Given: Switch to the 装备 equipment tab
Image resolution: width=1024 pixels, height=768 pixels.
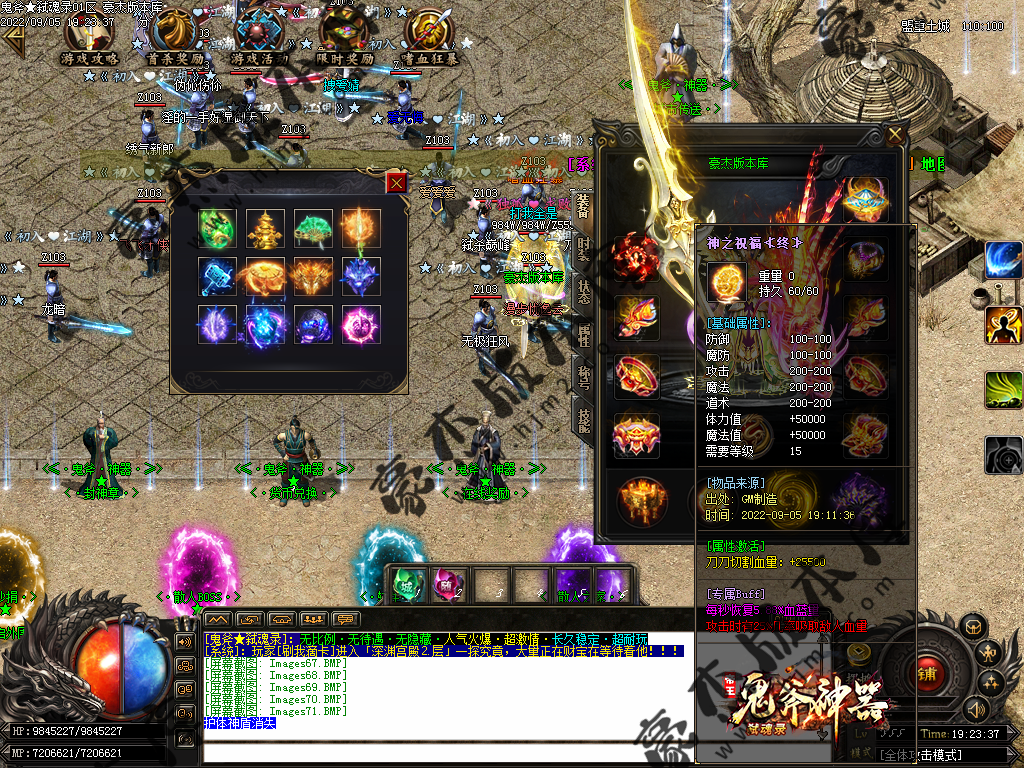Looking at the screenshot, I should pos(583,206).
